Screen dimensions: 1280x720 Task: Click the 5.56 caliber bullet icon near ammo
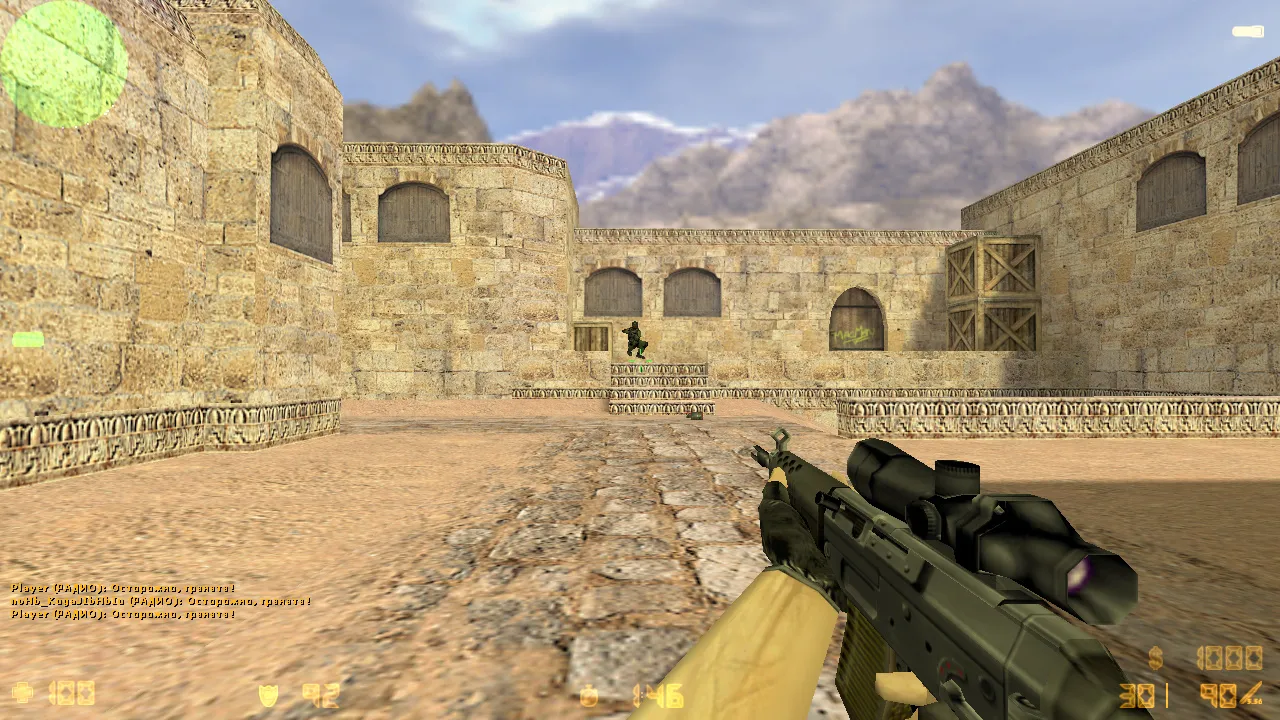1250,693
